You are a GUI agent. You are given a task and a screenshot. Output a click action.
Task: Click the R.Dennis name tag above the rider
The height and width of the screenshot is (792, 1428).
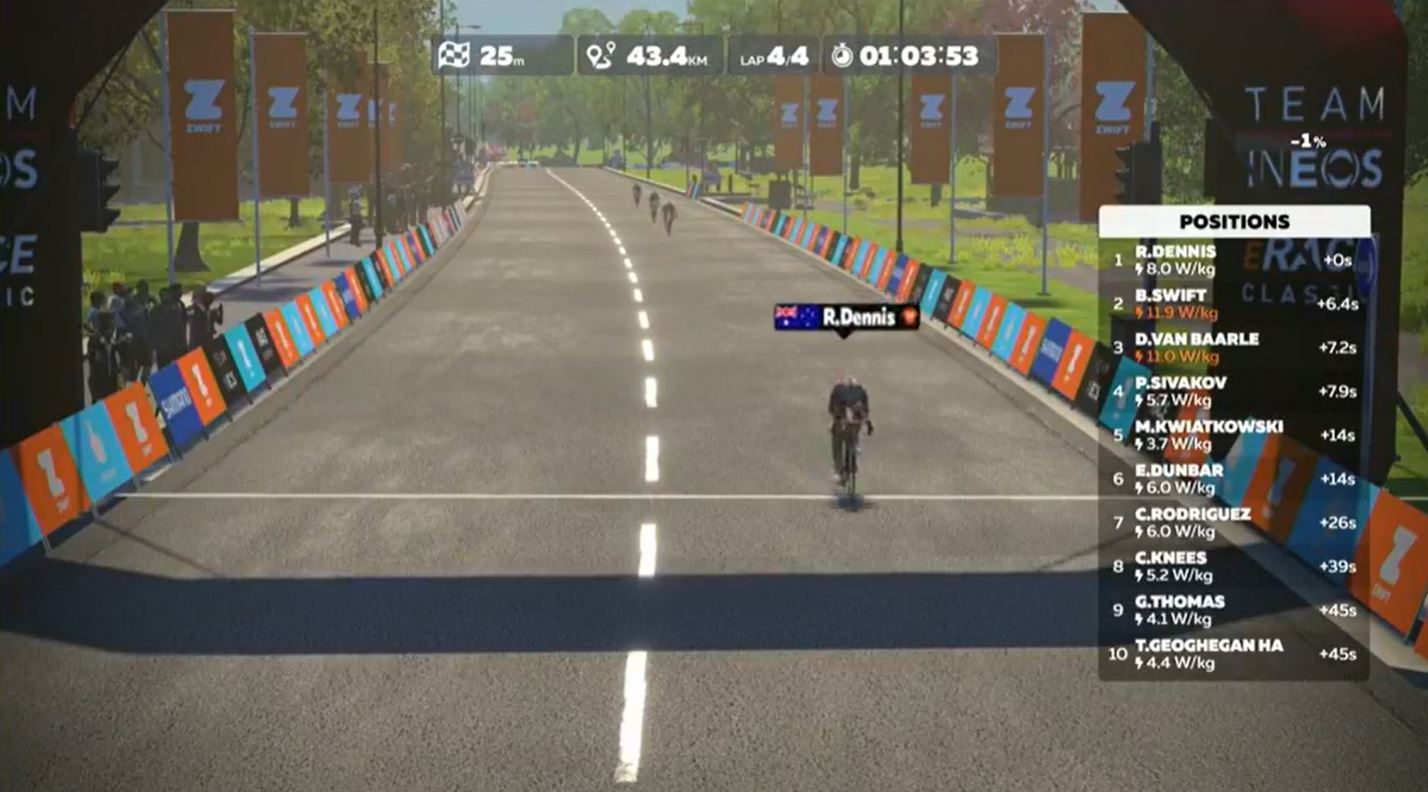[846, 318]
